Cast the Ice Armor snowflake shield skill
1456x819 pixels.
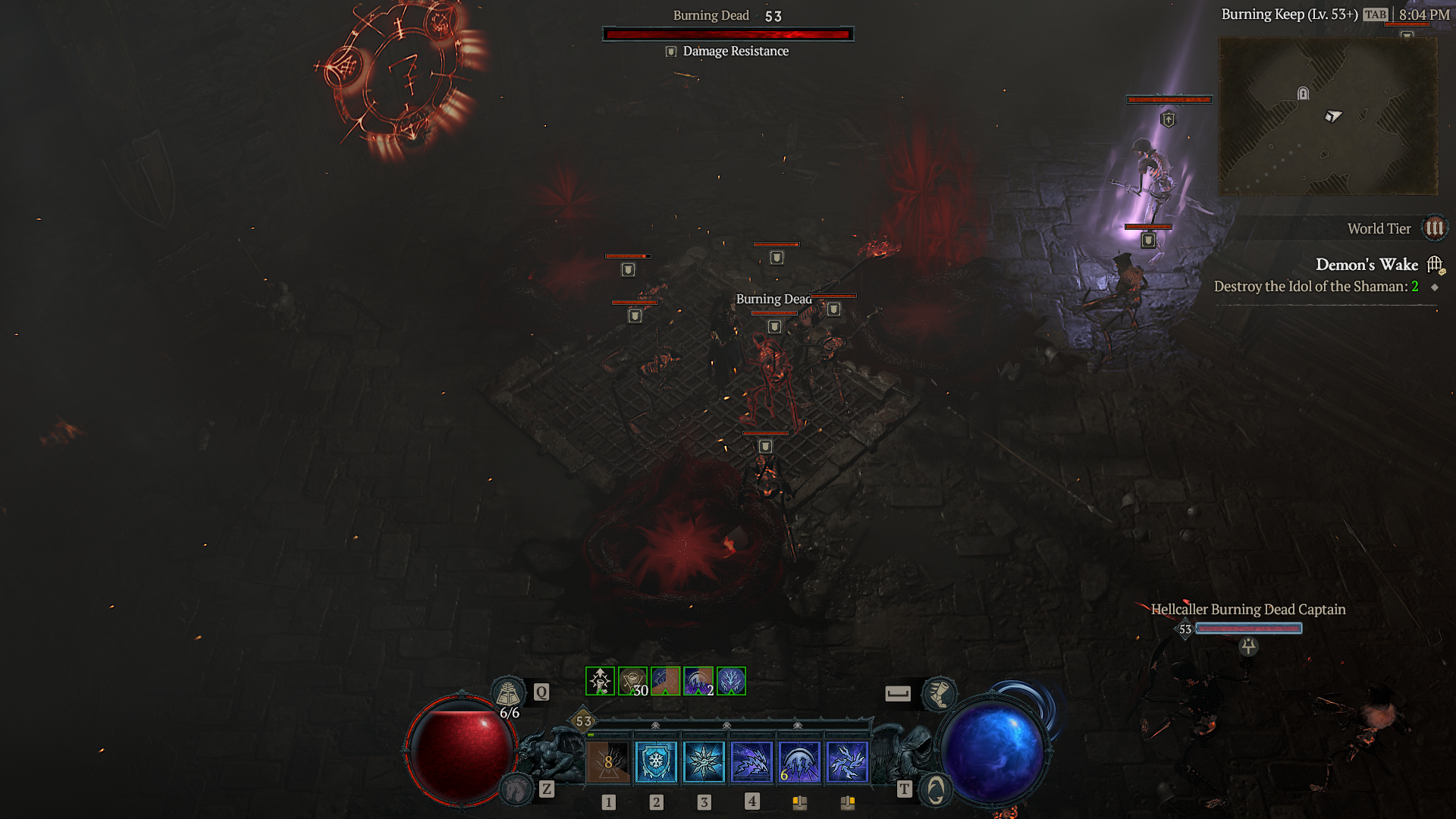click(656, 761)
